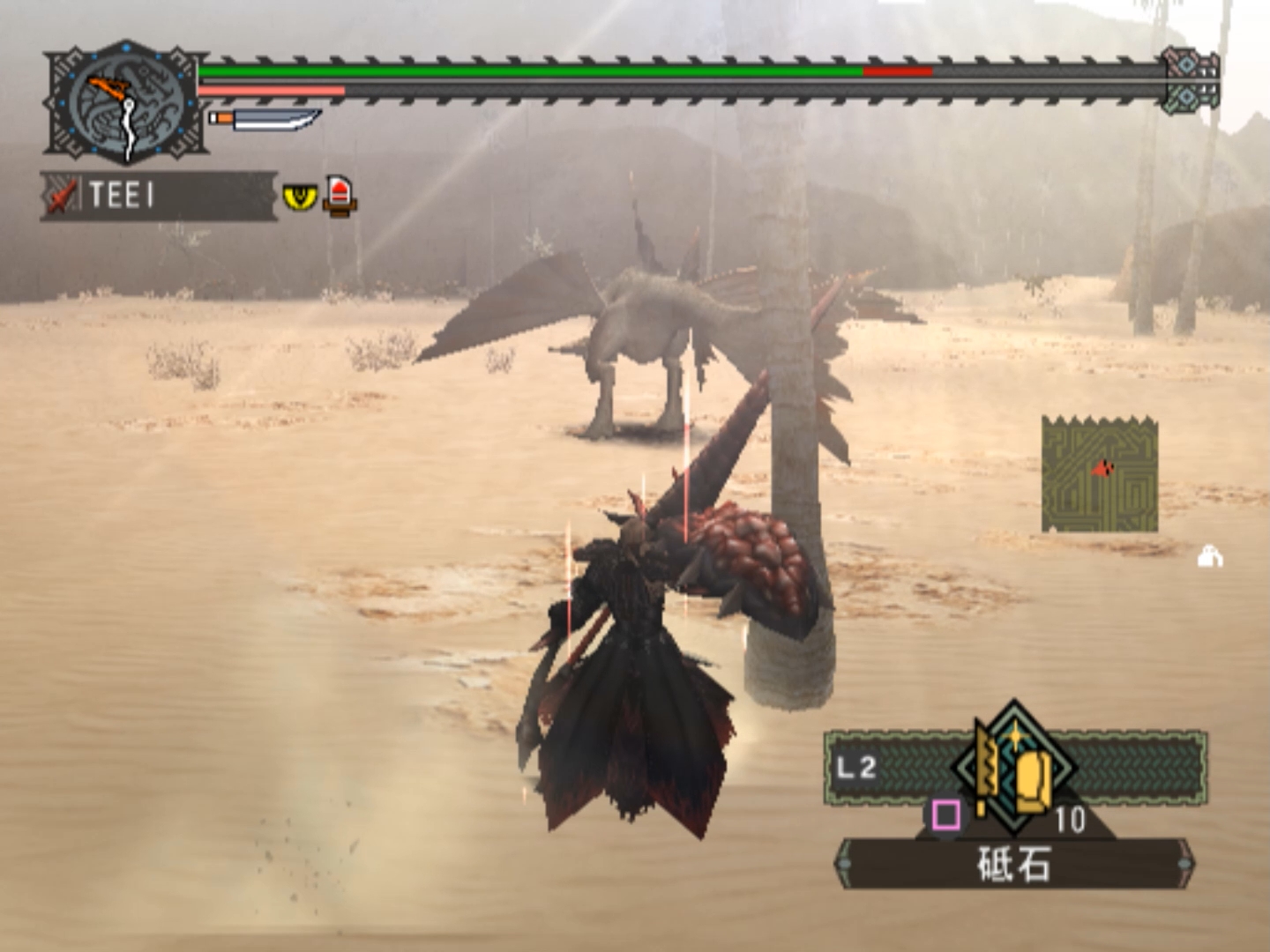
Task: Click the 砥石 item name label
Action: click(x=1014, y=864)
